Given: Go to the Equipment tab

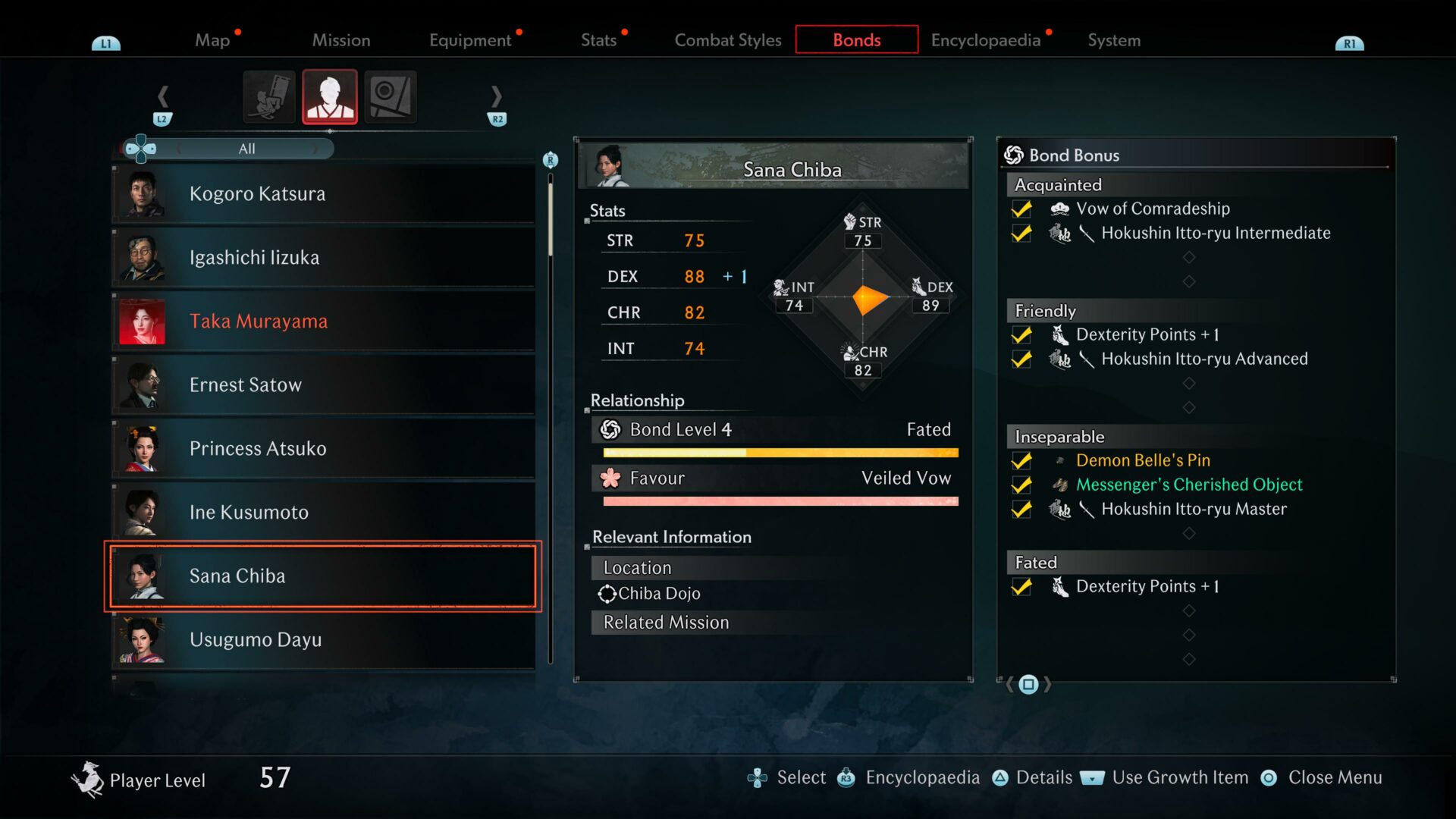Looking at the screenshot, I should (470, 40).
